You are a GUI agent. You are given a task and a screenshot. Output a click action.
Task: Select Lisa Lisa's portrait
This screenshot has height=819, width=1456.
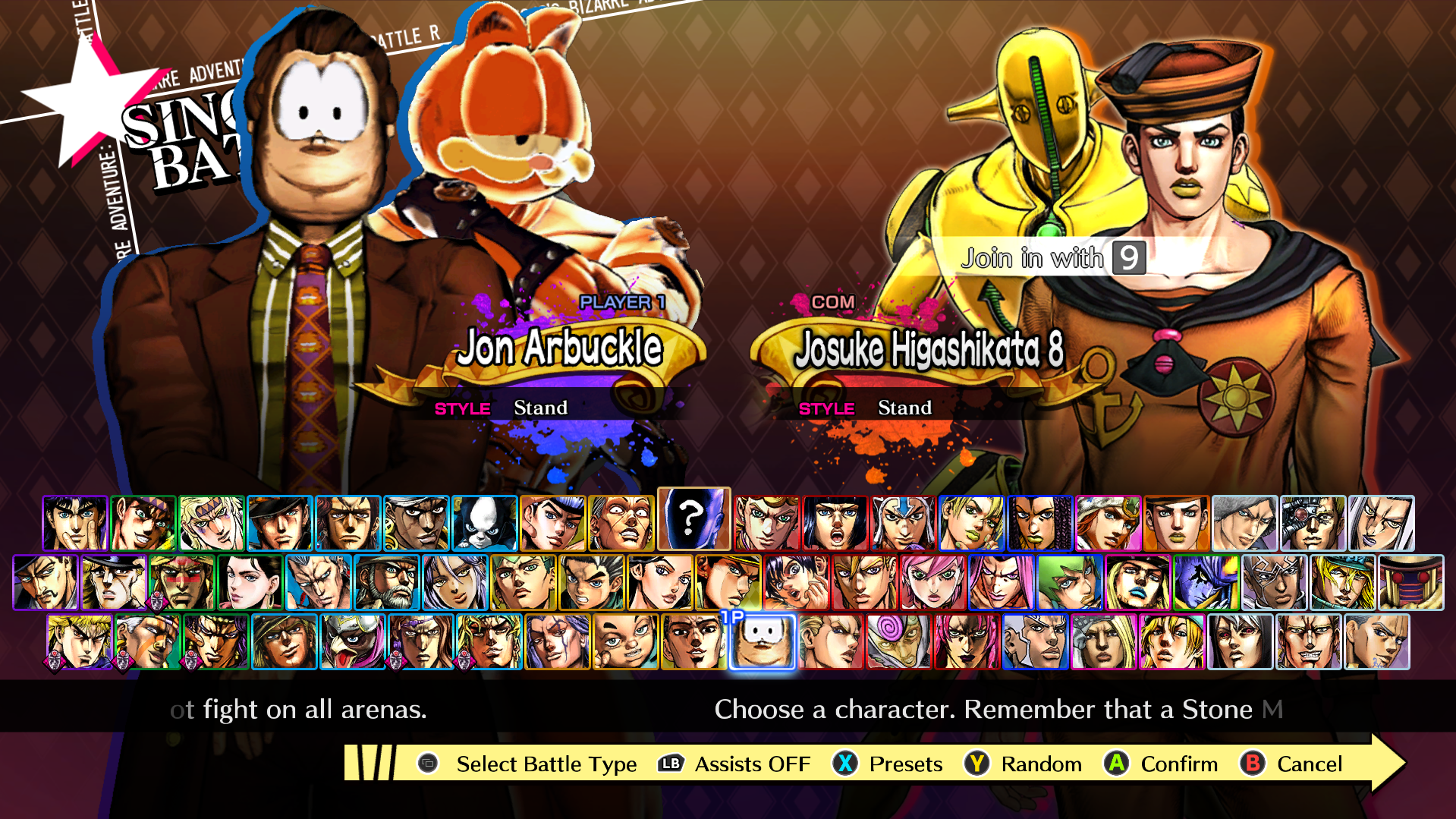point(250,582)
